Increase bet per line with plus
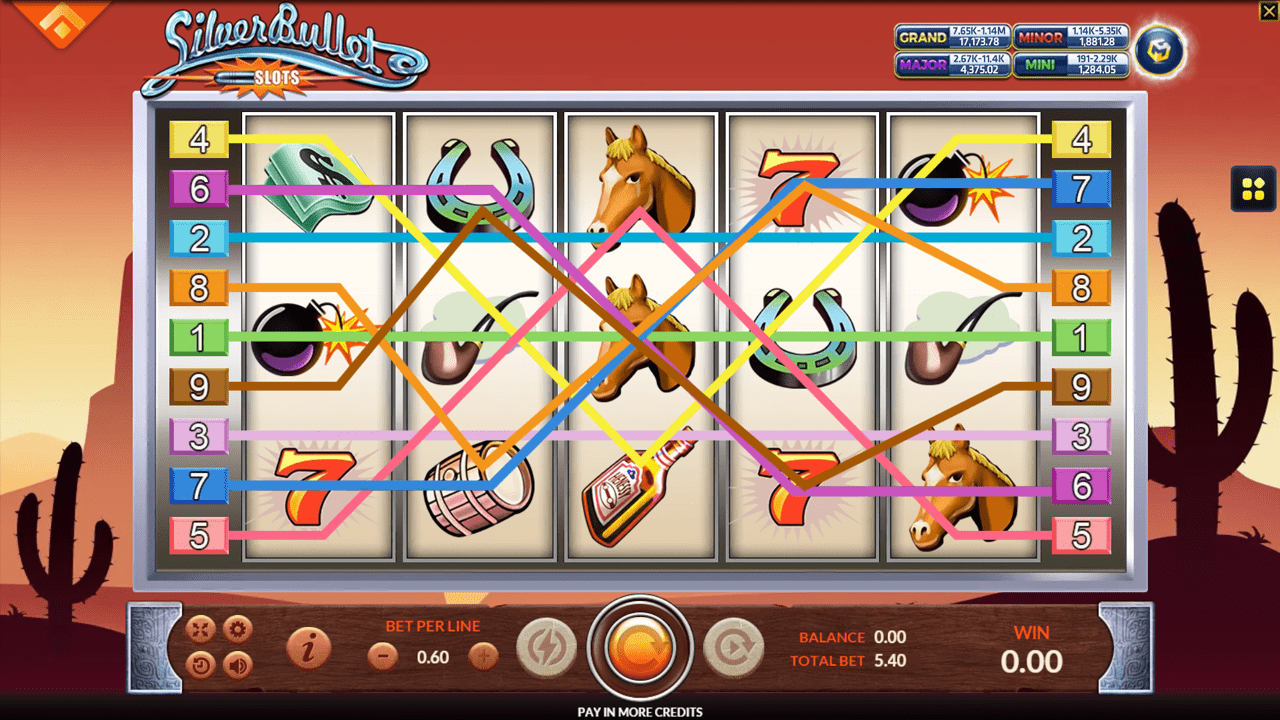This screenshot has height=720, width=1280. [x=481, y=658]
